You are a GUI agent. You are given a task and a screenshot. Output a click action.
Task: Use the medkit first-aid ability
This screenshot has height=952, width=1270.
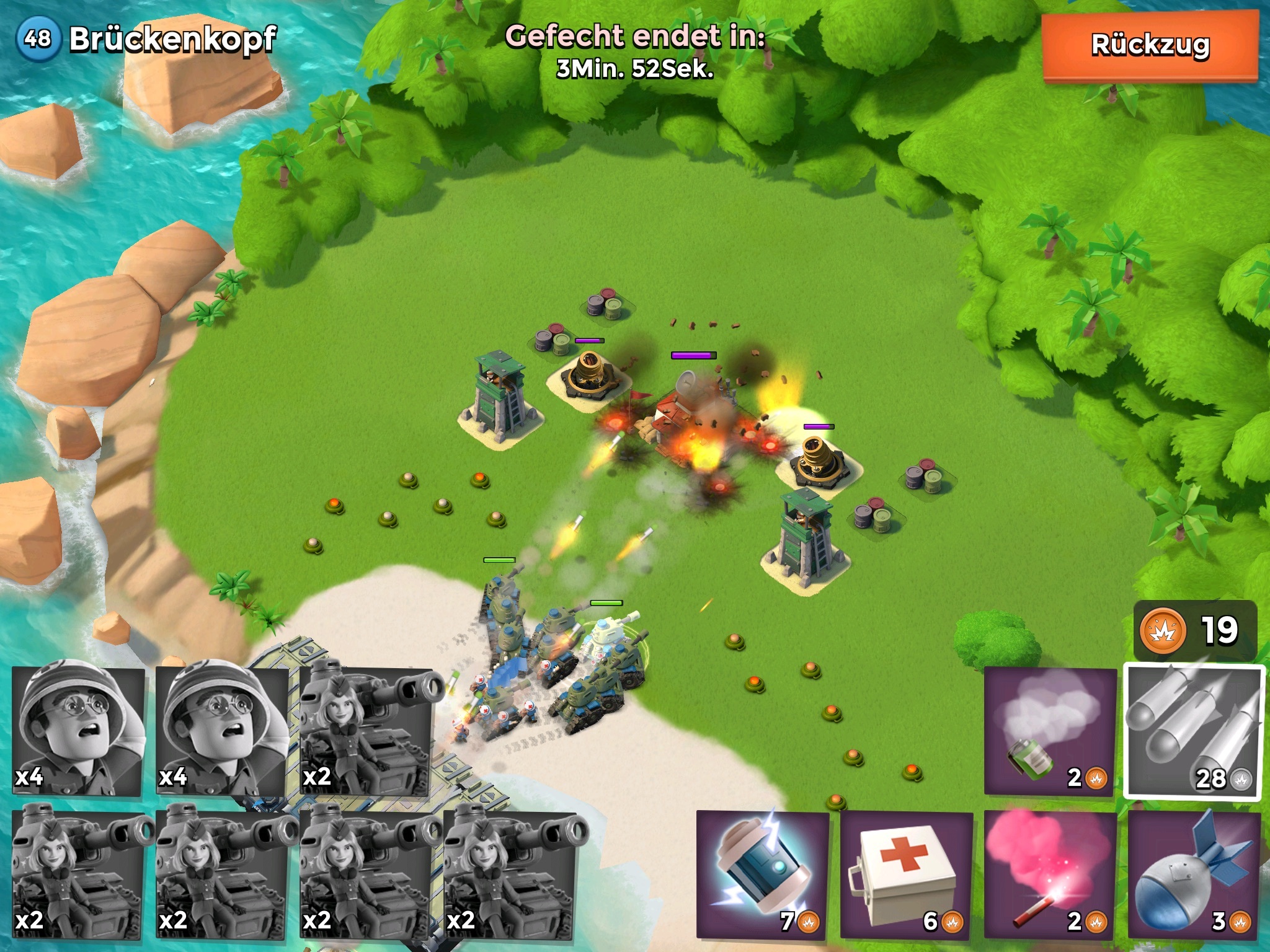coord(906,874)
